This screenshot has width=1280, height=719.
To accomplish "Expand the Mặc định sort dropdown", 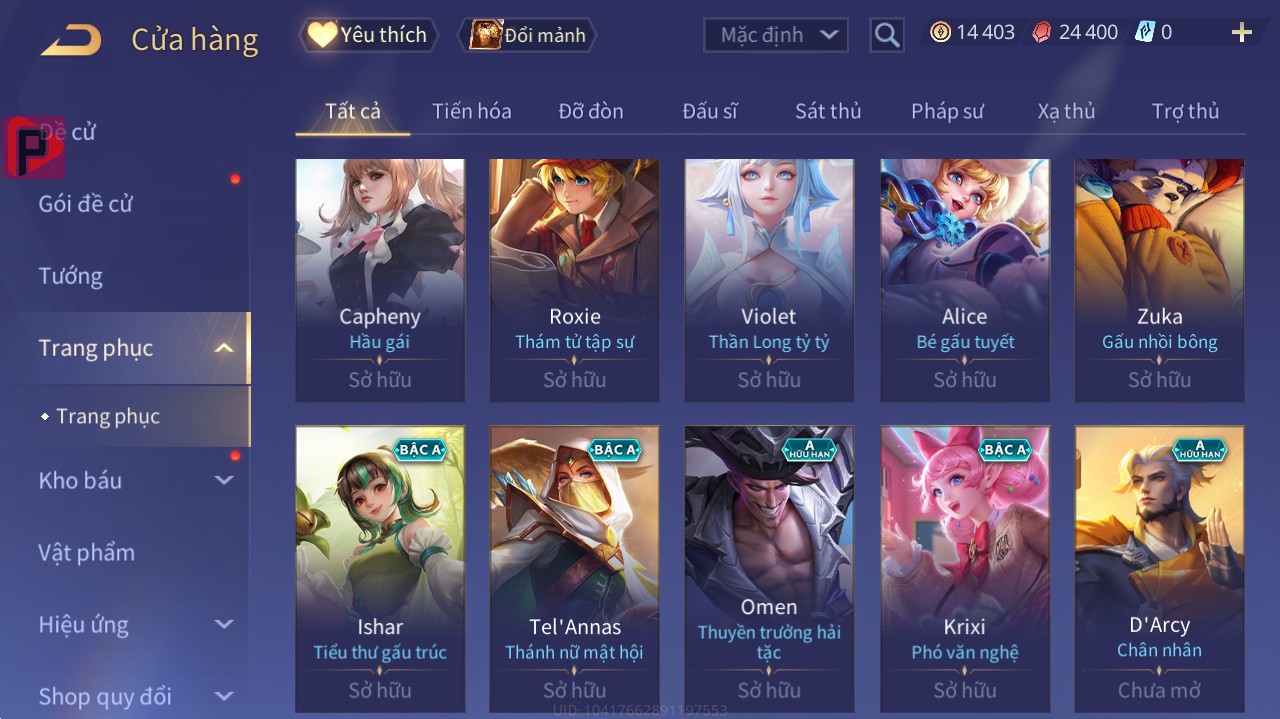I will [x=776, y=35].
